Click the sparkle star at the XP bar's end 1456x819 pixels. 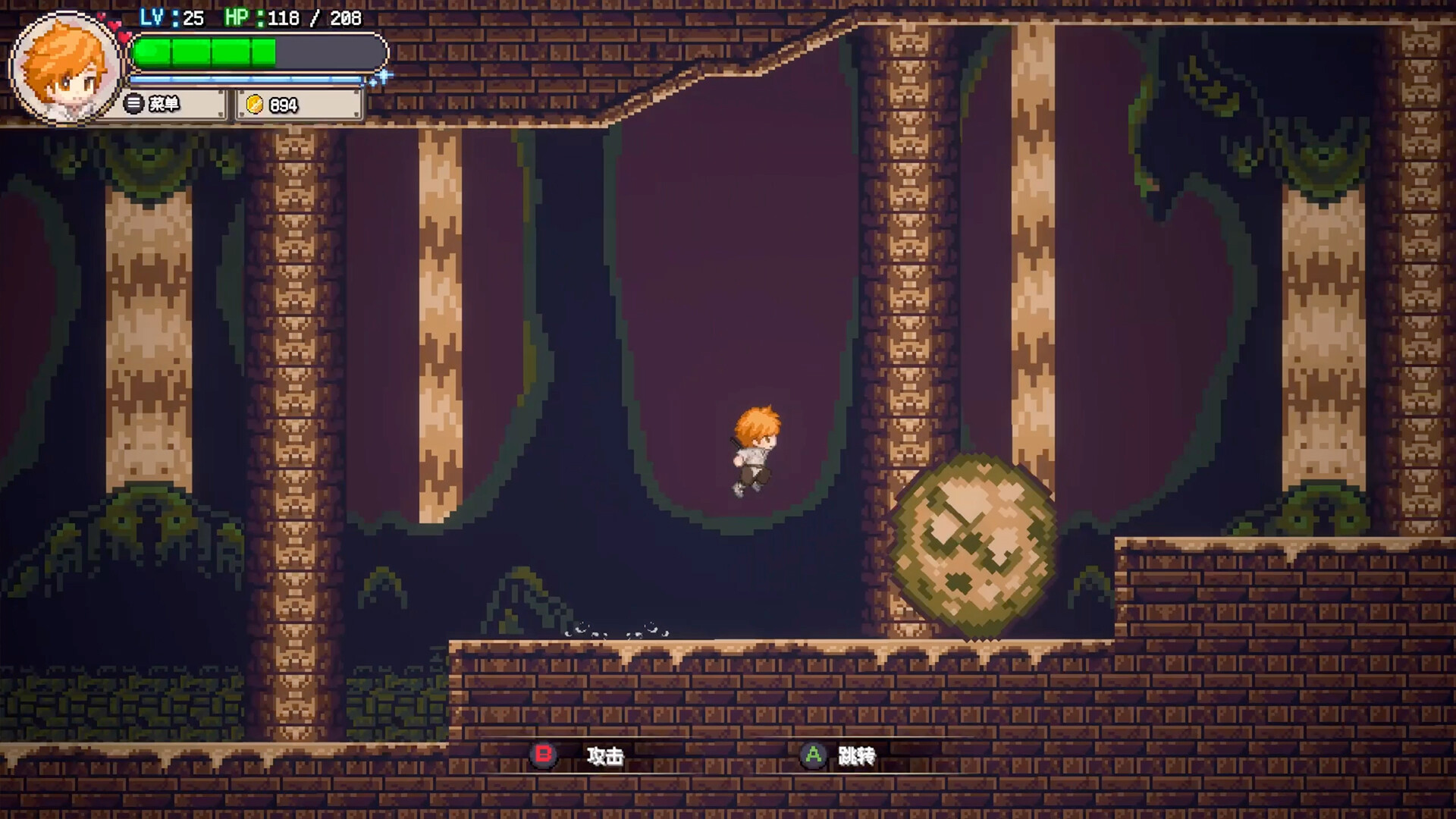point(383,76)
